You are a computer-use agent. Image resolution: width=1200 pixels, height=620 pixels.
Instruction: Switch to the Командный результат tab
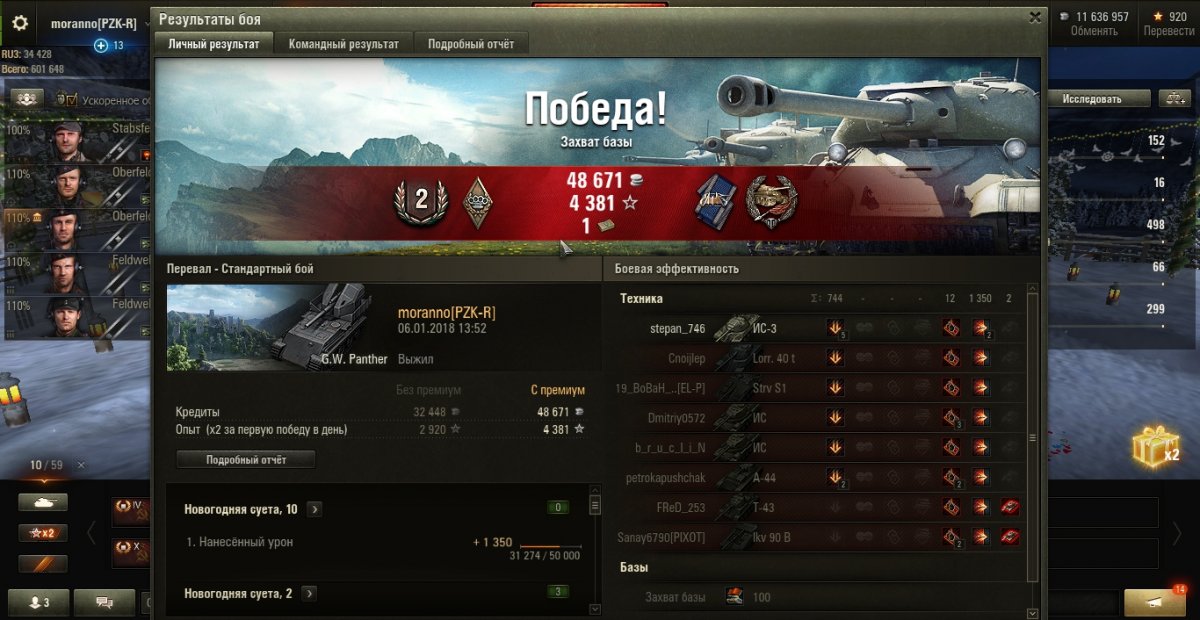click(x=343, y=44)
